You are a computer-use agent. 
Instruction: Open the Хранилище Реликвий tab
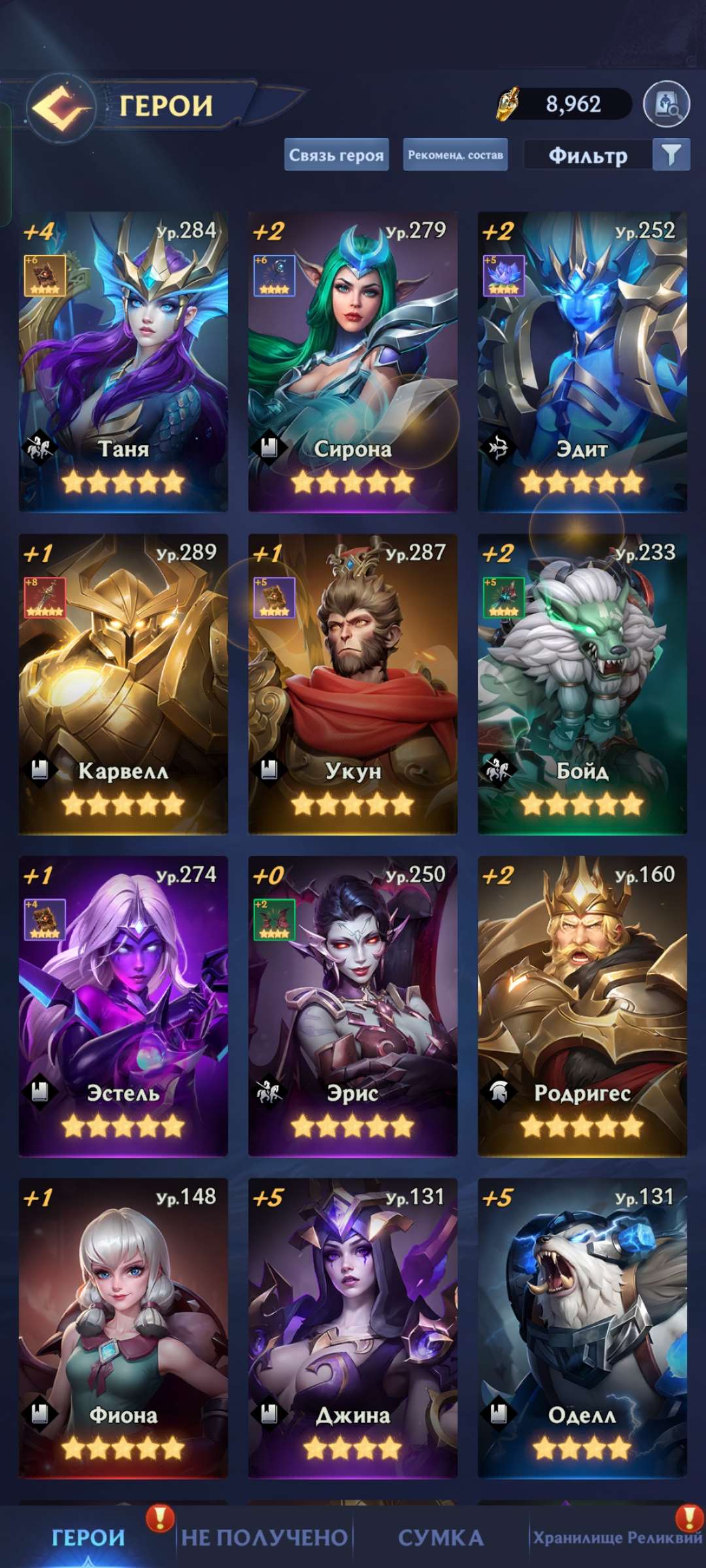(x=617, y=1538)
